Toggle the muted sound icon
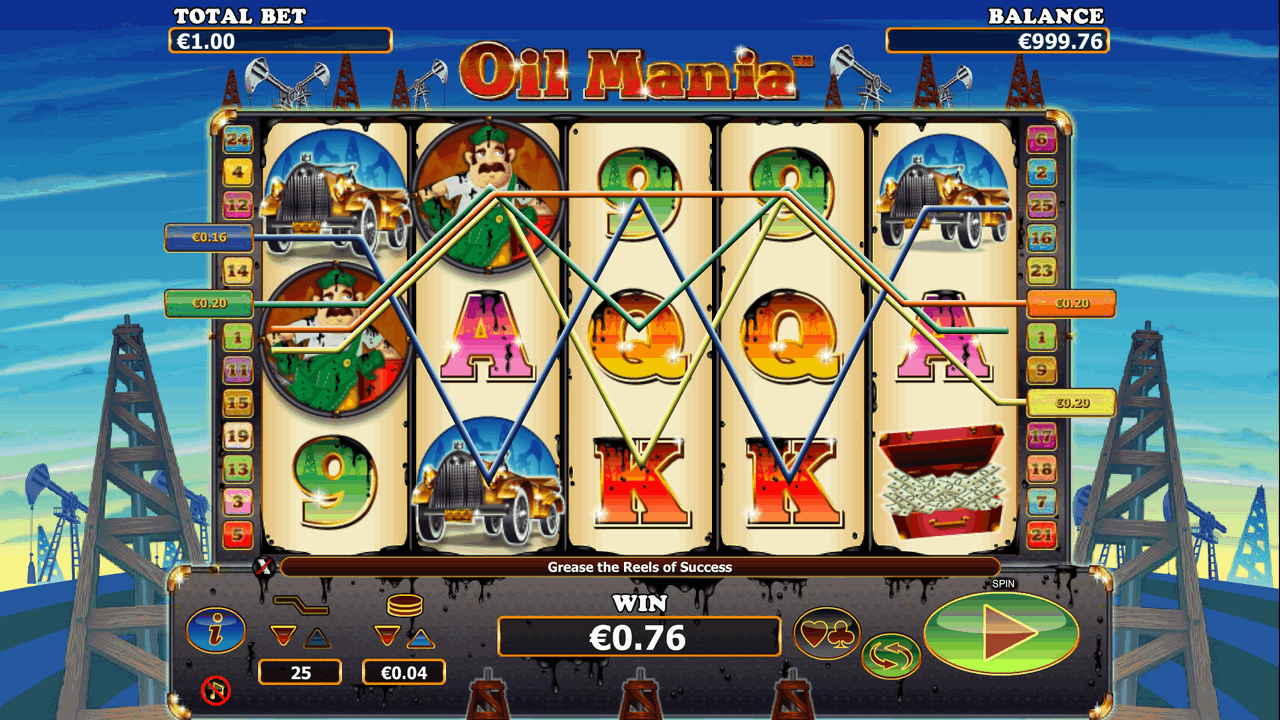Image resolution: width=1280 pixels, height=720 pixels. [215, 689]
